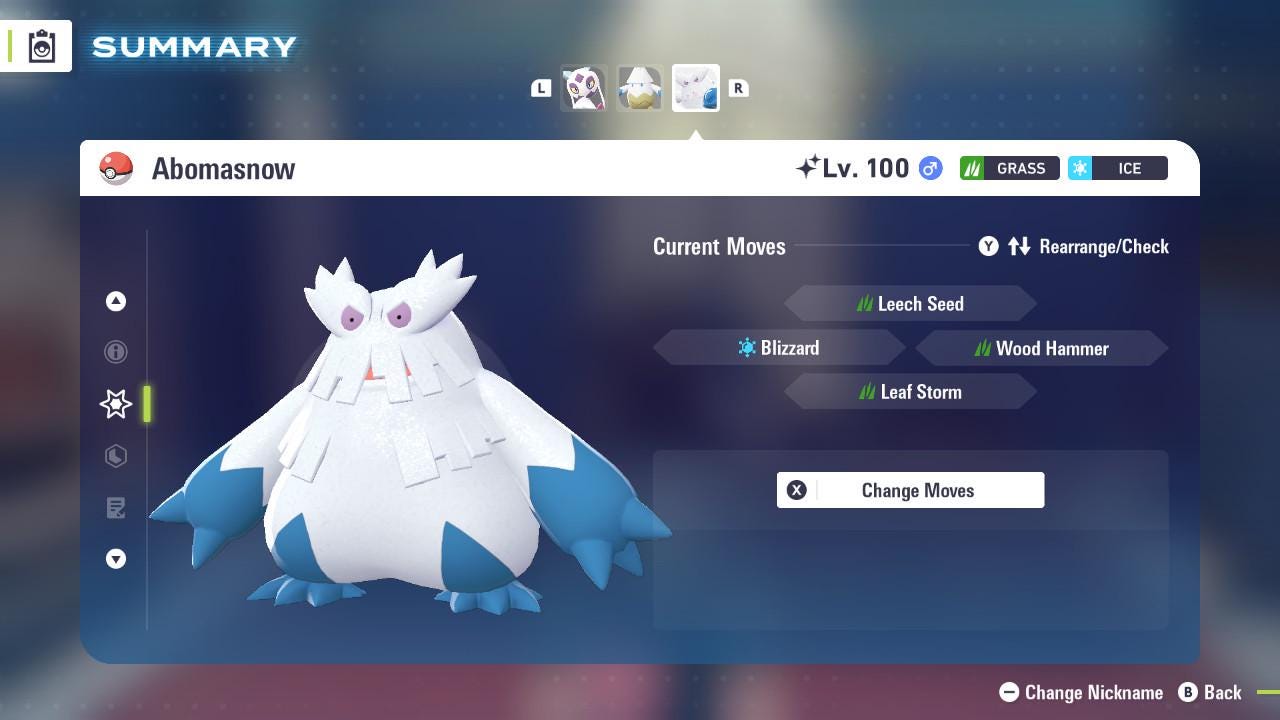1280x720 pixels.
Task: Open the info page via the sidebar info icon
Action: 116,352
